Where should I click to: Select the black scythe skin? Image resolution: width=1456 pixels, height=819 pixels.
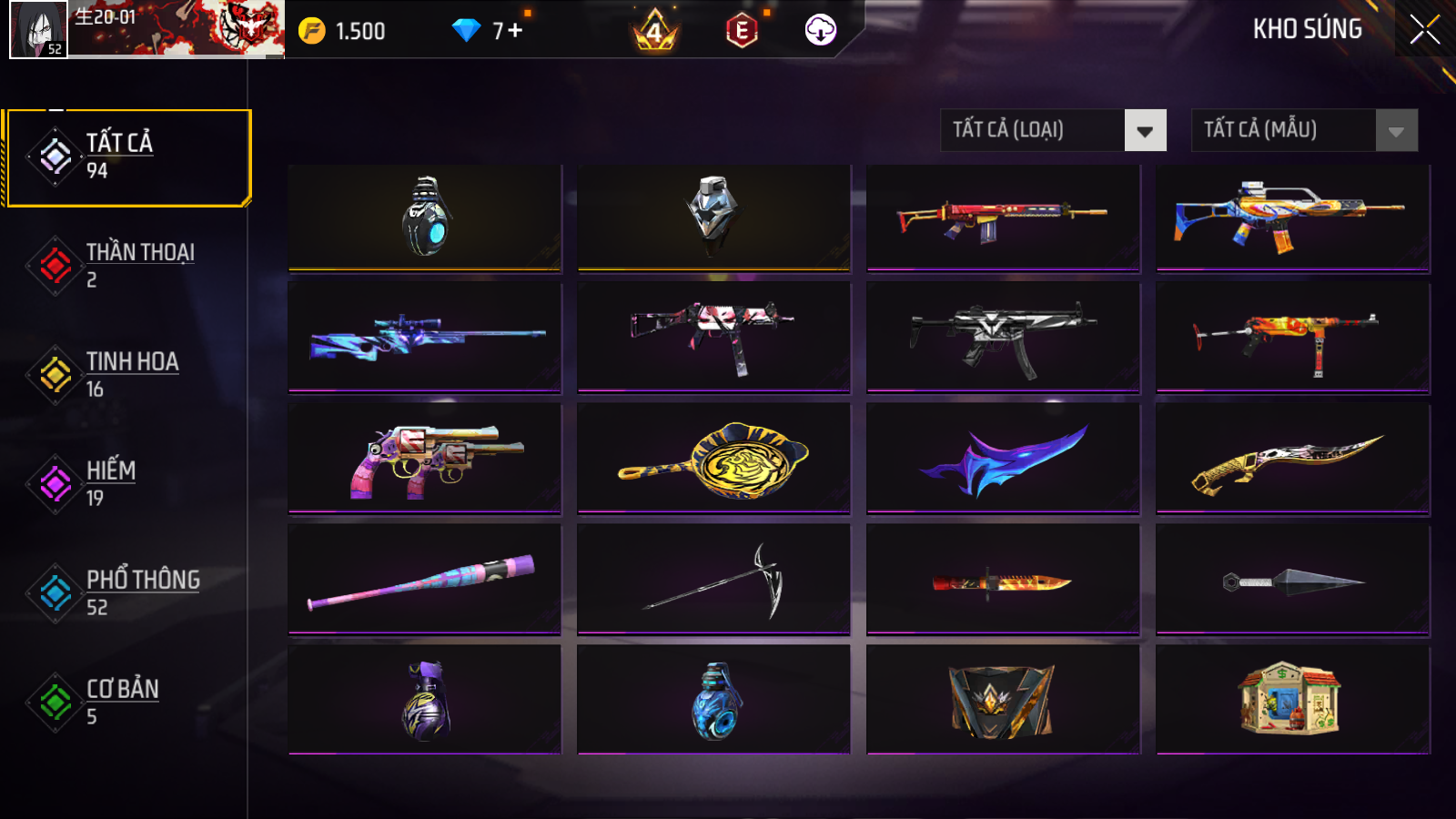point(713,579)
